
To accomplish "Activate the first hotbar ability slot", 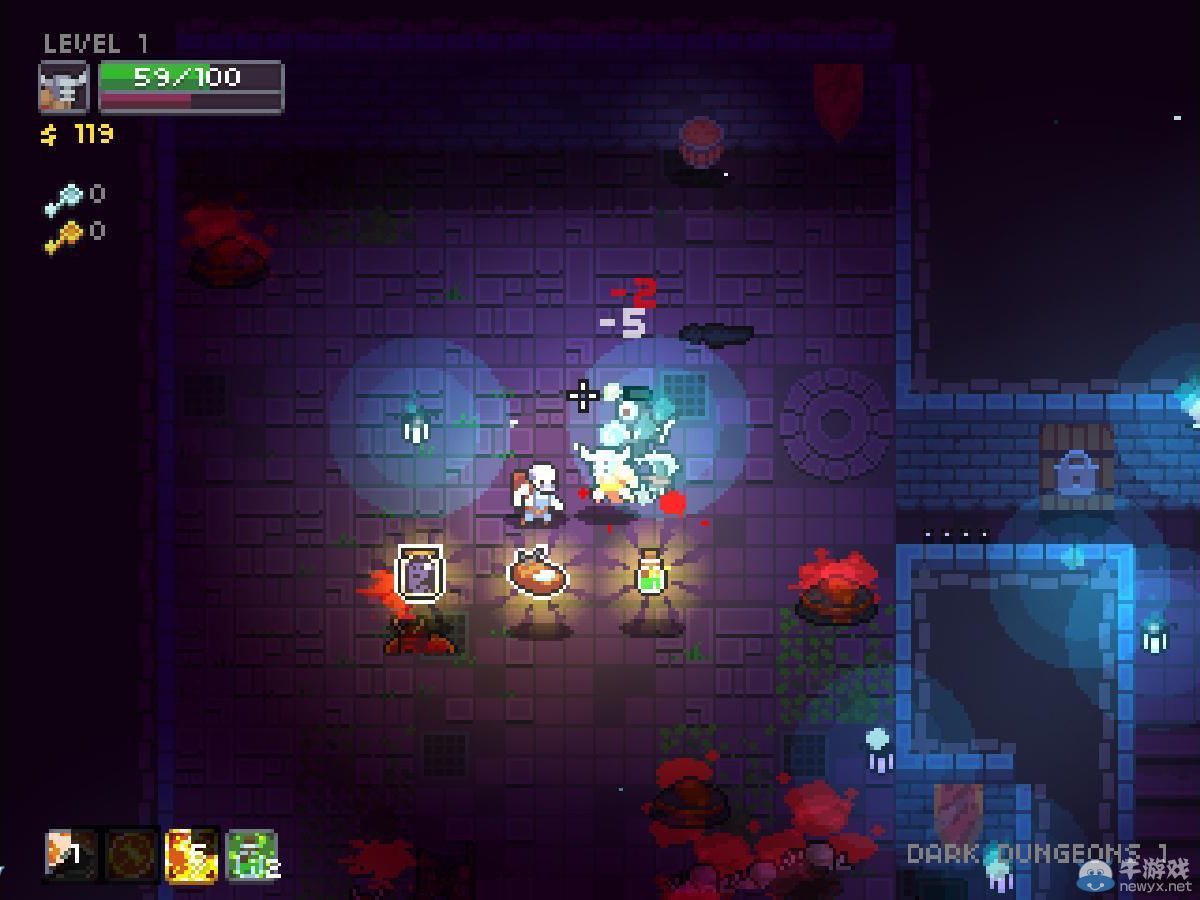I will [x=72, y=856].
